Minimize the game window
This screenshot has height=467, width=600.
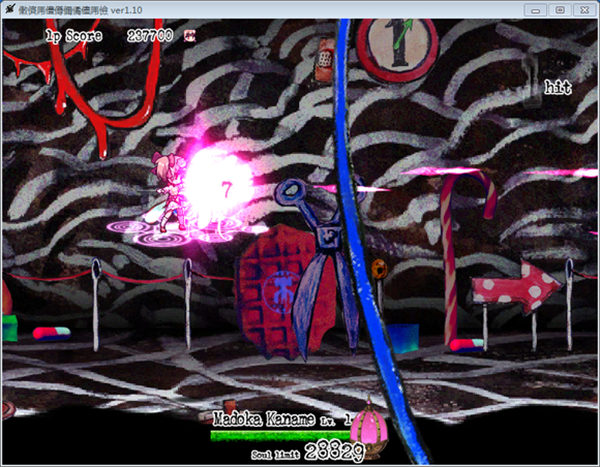tap(537, 9)
